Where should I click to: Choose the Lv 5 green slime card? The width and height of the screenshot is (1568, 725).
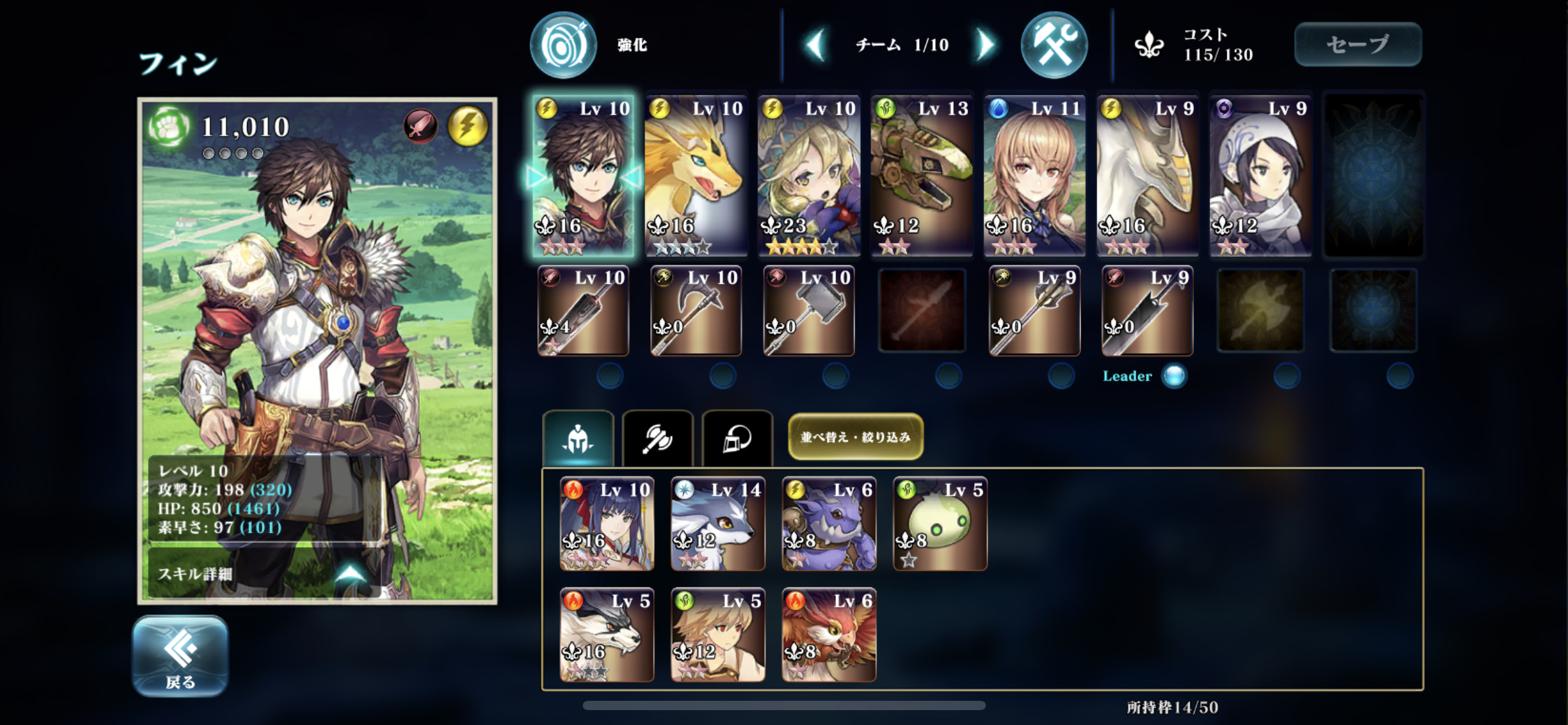click(x=939, y=524)
